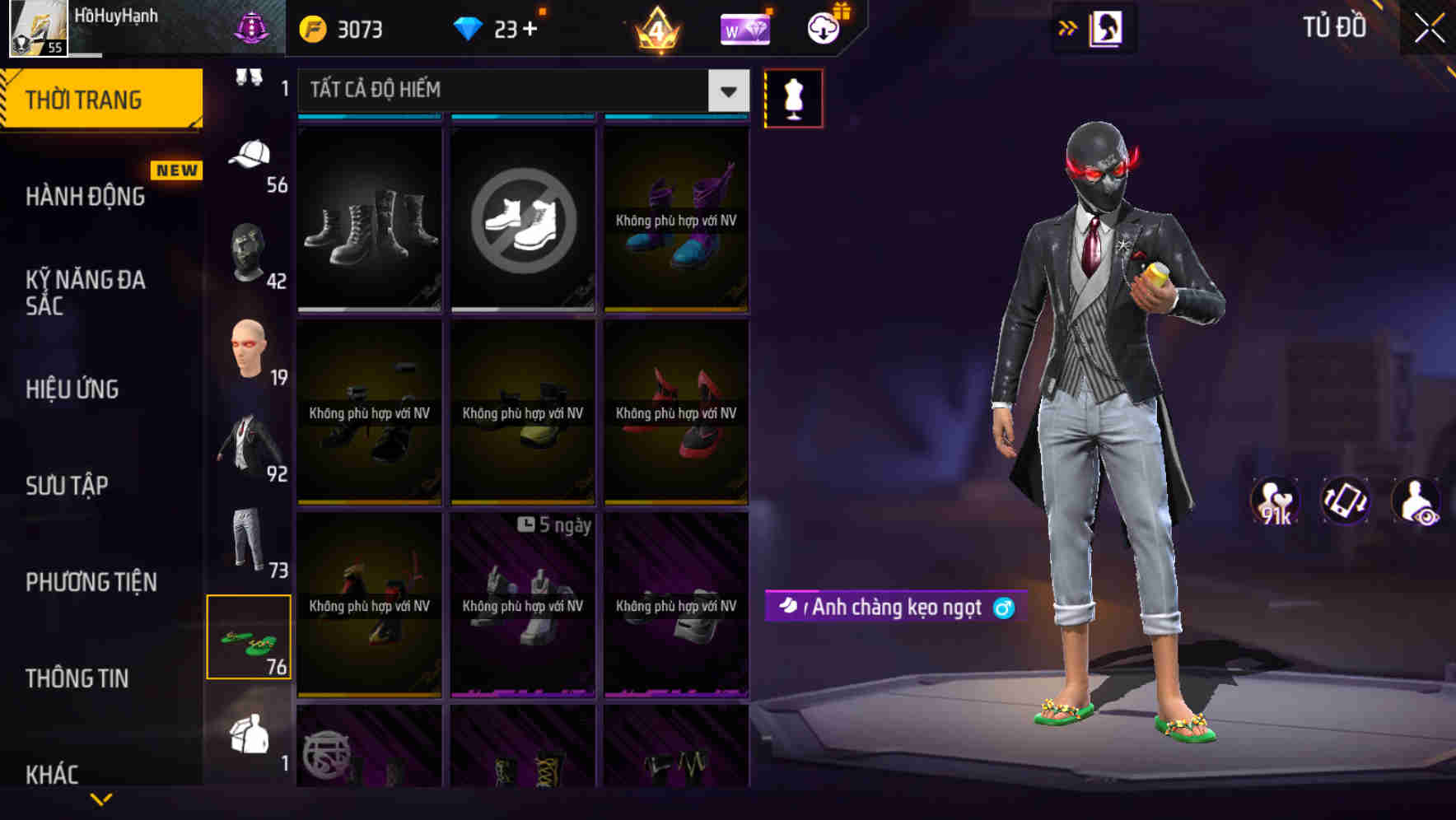
Task: Click the weekly membership W diamond icon
Action: (x=744, y=28)
